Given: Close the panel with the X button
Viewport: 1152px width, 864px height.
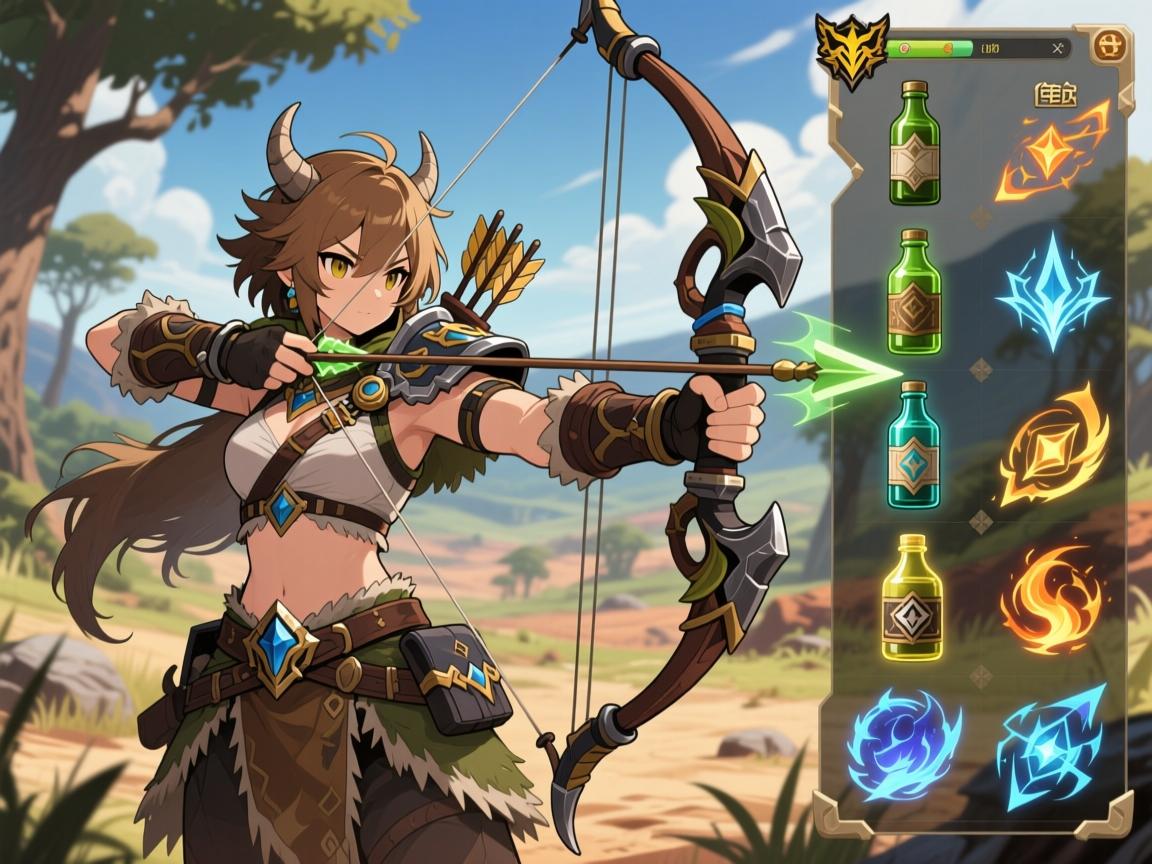Looking at the screenshot, I should (1058, 47).
